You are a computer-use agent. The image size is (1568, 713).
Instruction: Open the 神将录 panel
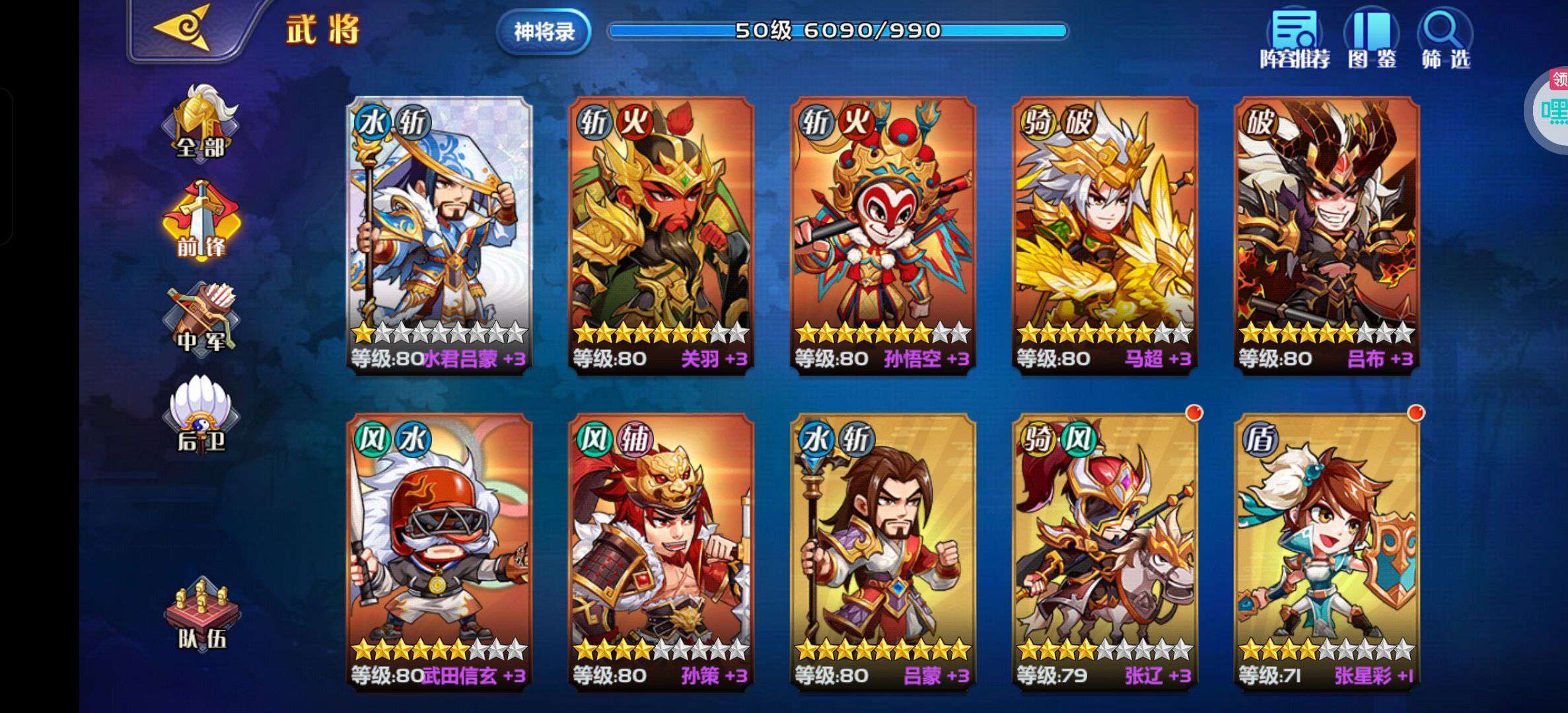coord(544,31)
